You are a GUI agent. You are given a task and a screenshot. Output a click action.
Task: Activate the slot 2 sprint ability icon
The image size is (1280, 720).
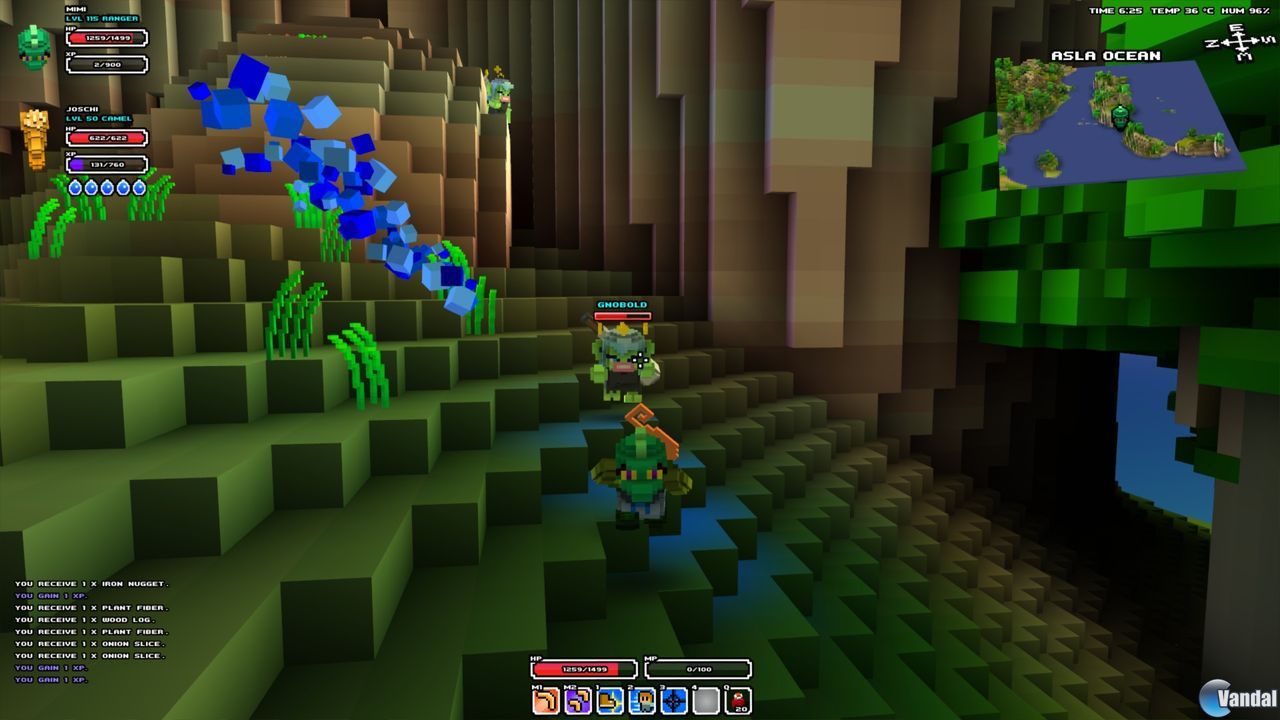(640, 699)
